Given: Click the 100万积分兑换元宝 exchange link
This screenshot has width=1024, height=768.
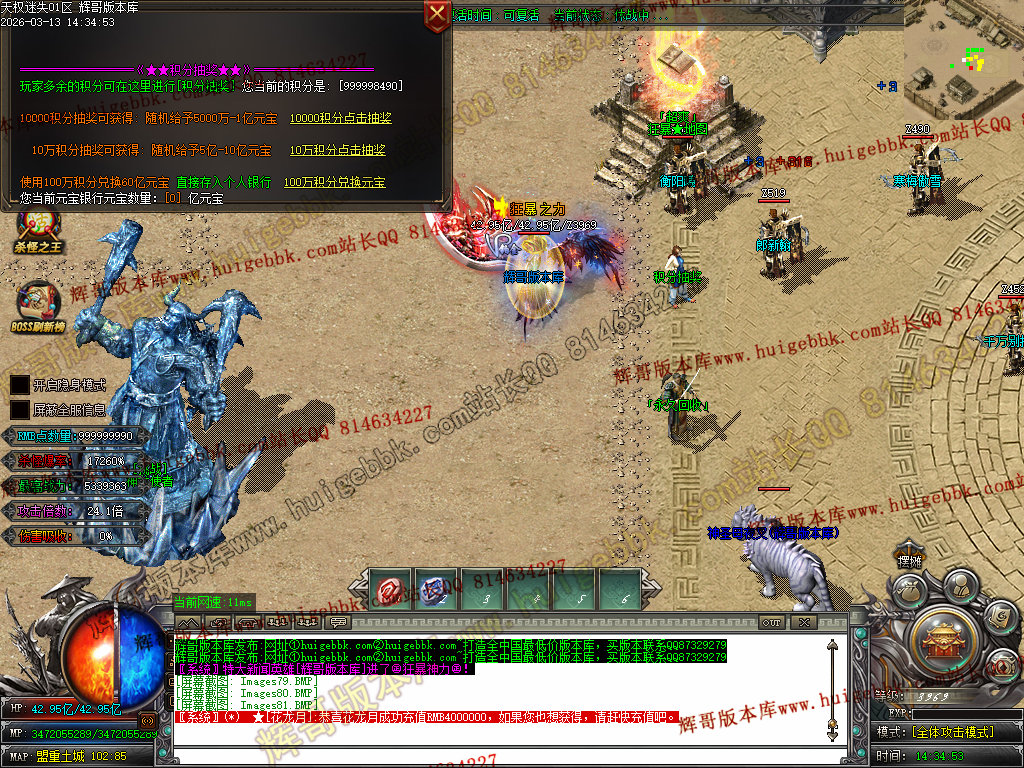Looking at the screenshot, I should pyautogui.click(x=334, y=182).
